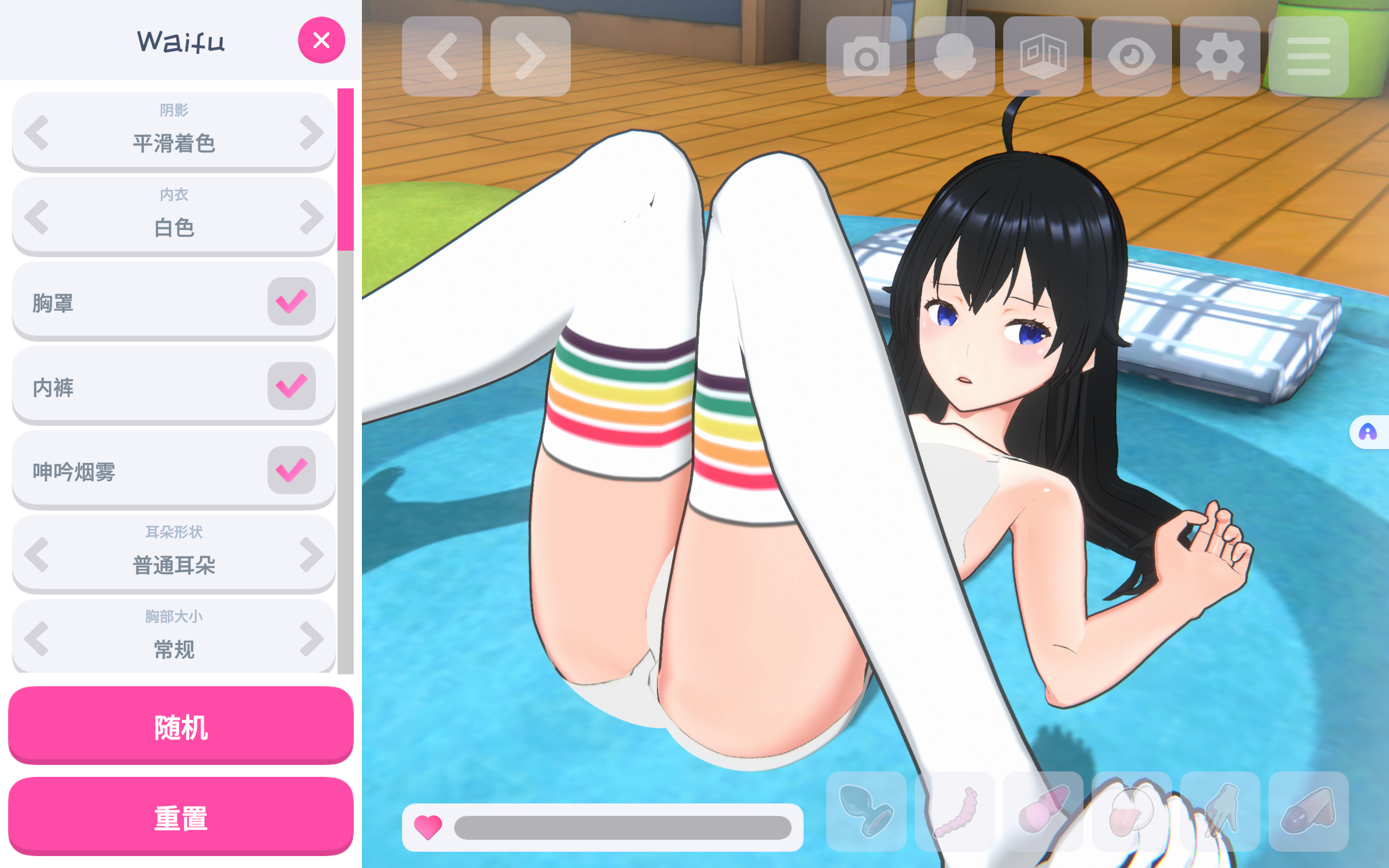The height and width of the screenshot is (868, 1389).
Task: Choose the previous 内衣 color
Action: 37,217
